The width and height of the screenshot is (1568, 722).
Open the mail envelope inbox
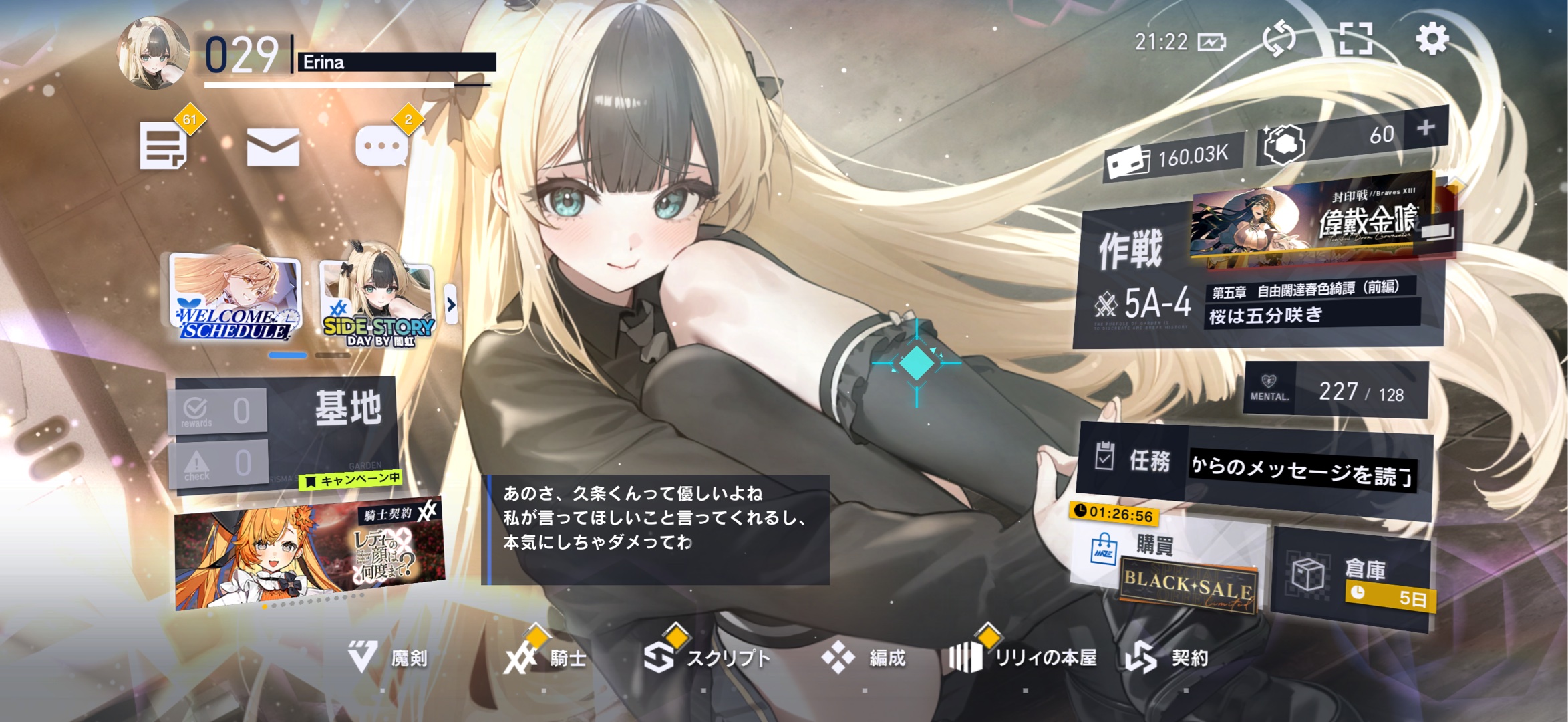[x=273, y=147]
